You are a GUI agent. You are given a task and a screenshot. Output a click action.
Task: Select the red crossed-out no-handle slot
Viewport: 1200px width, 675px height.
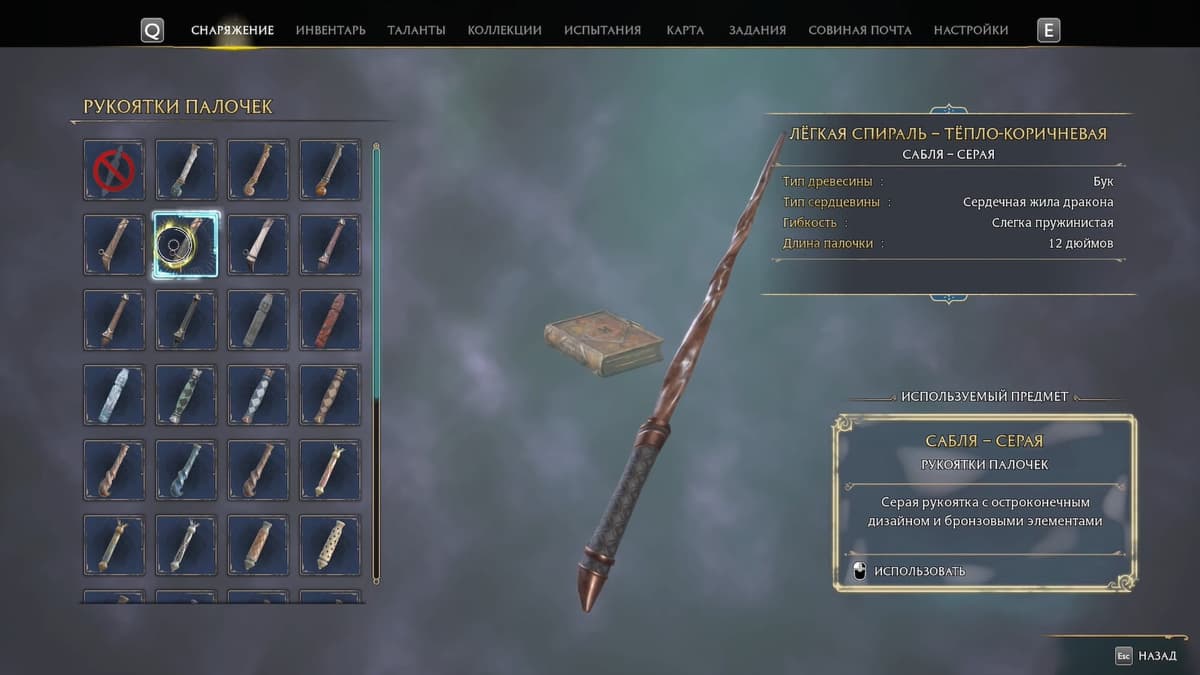[114, 170]
